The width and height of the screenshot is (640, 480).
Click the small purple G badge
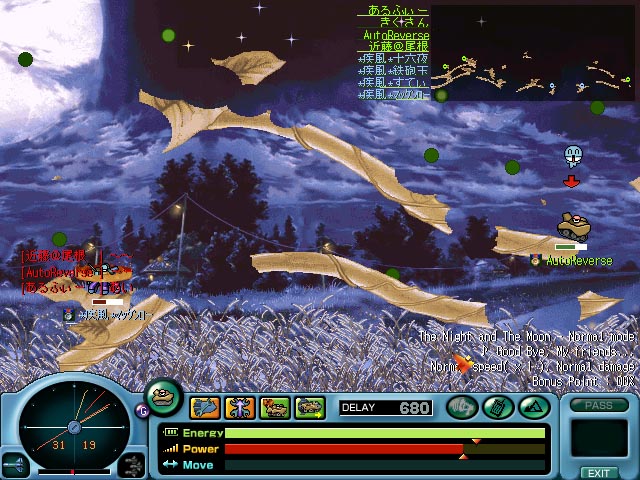tap(140, 408)
